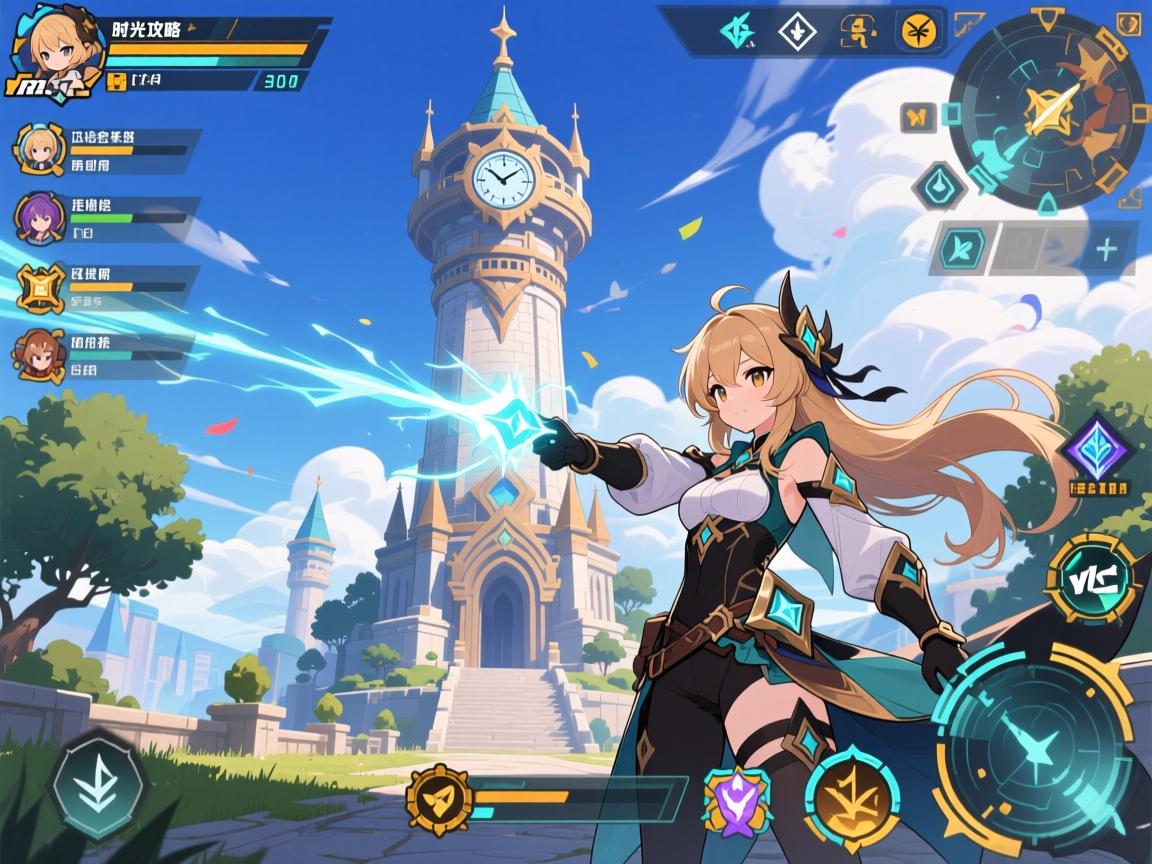Use the cyan leaf quick-slot item
The height and width of the screenshot is (864, 1152).
tap(961, 249)
